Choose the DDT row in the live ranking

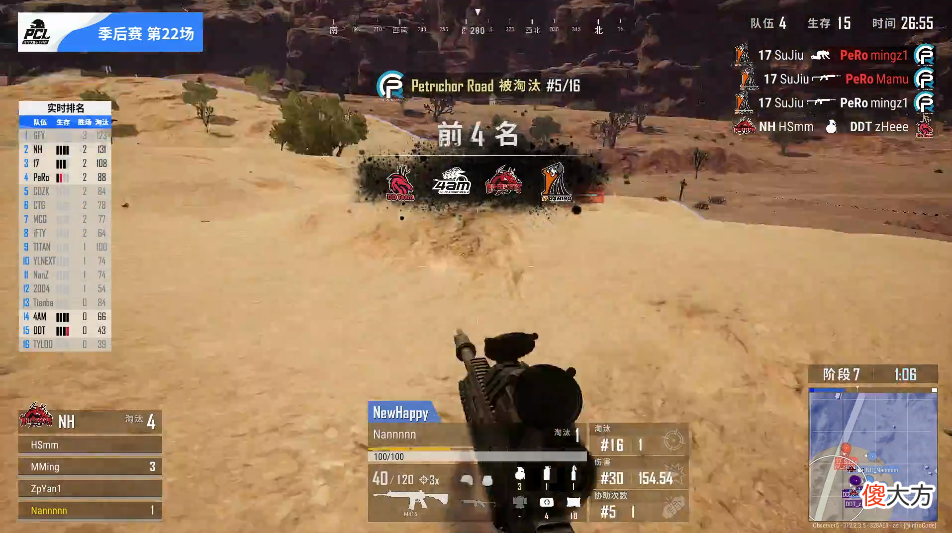point(66,330)
